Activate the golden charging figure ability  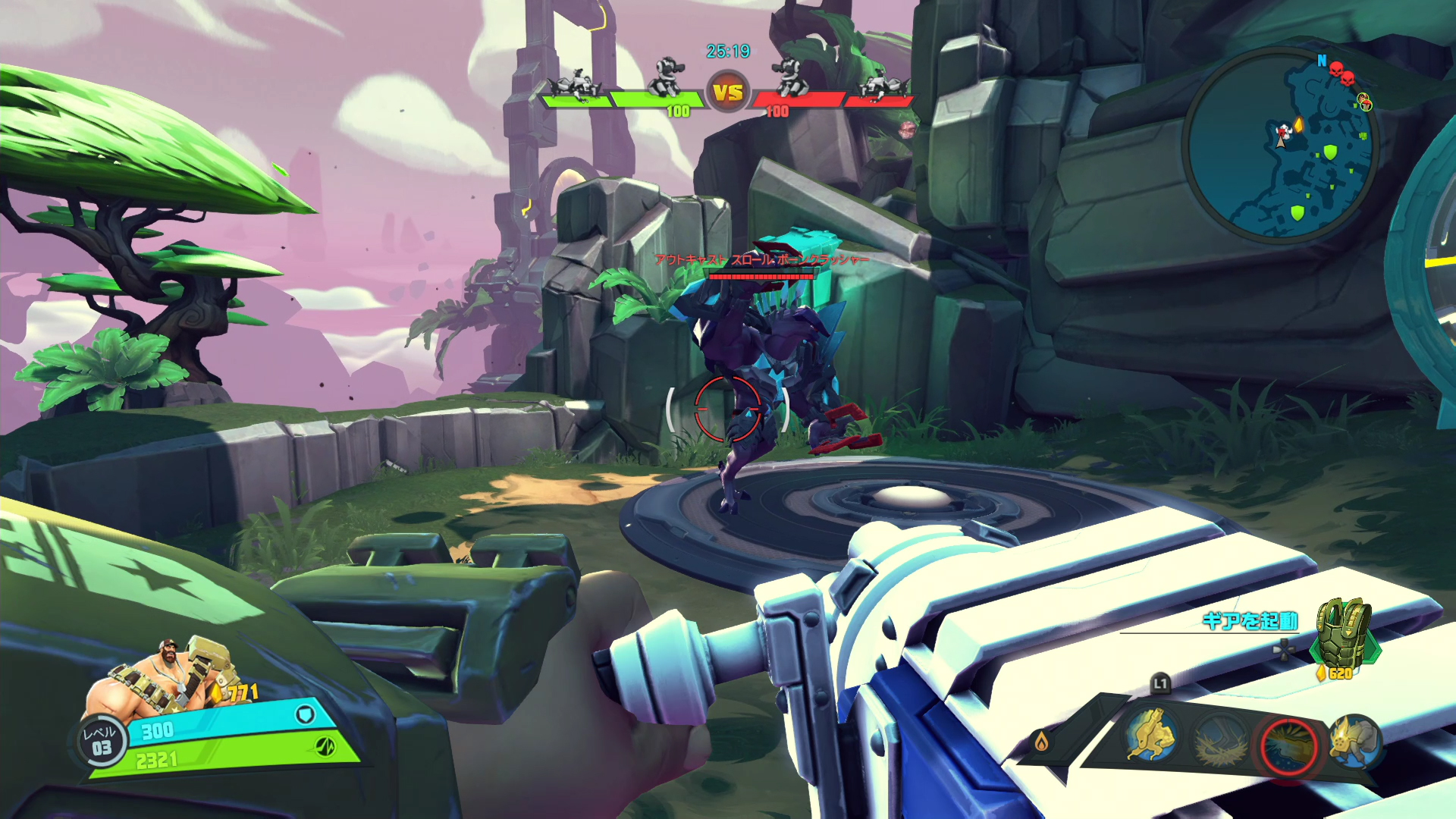(1150, 734)
